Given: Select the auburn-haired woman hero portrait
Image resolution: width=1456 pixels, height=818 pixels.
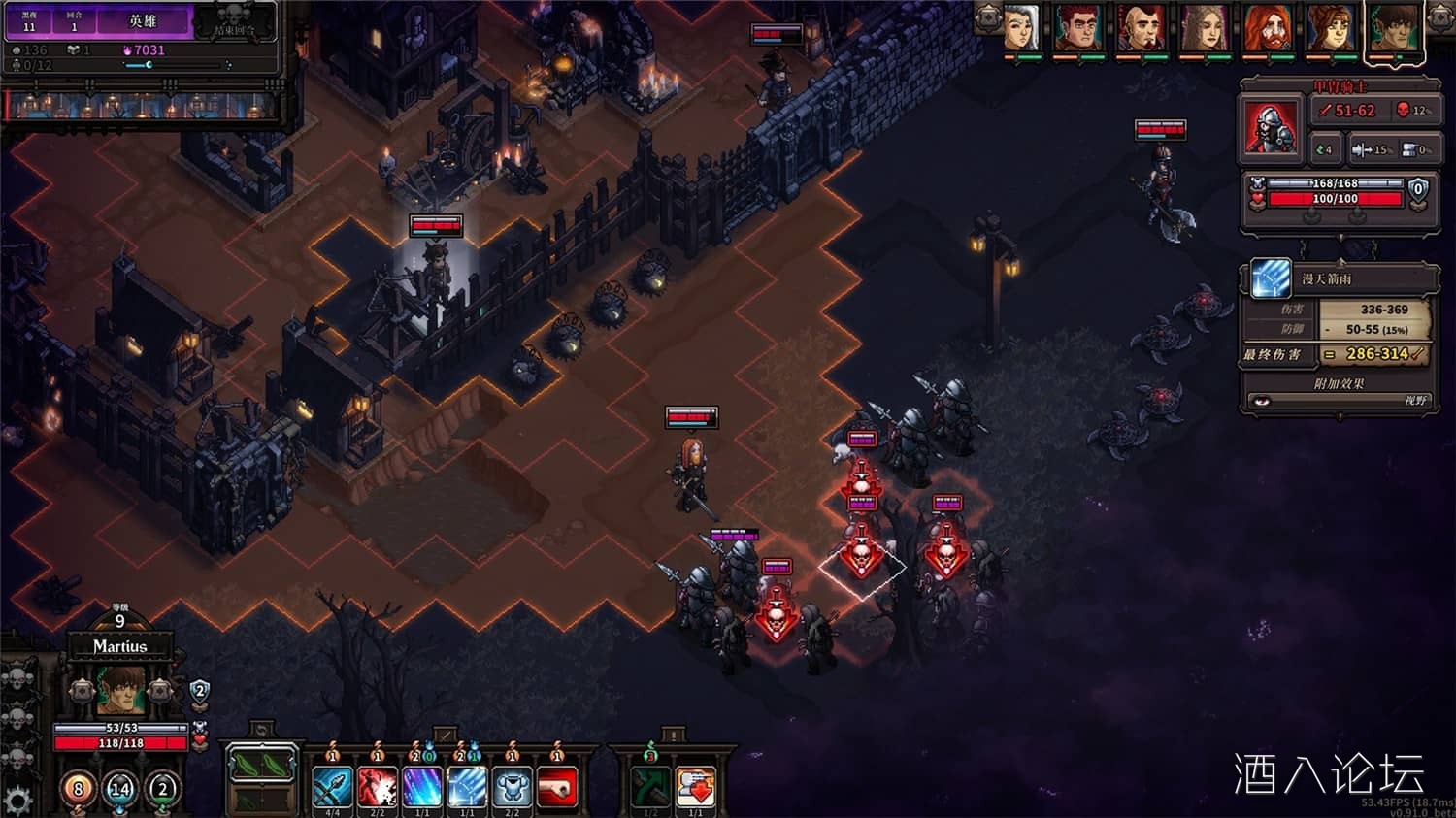Looking at the screenshot, I should coord(1330,27).
